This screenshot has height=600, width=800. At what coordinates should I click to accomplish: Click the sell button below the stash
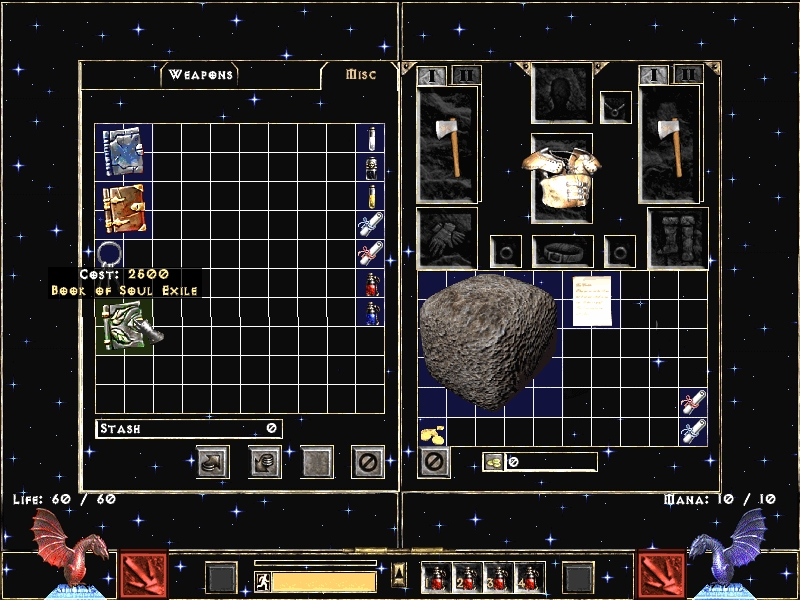[x=264, y=461]
